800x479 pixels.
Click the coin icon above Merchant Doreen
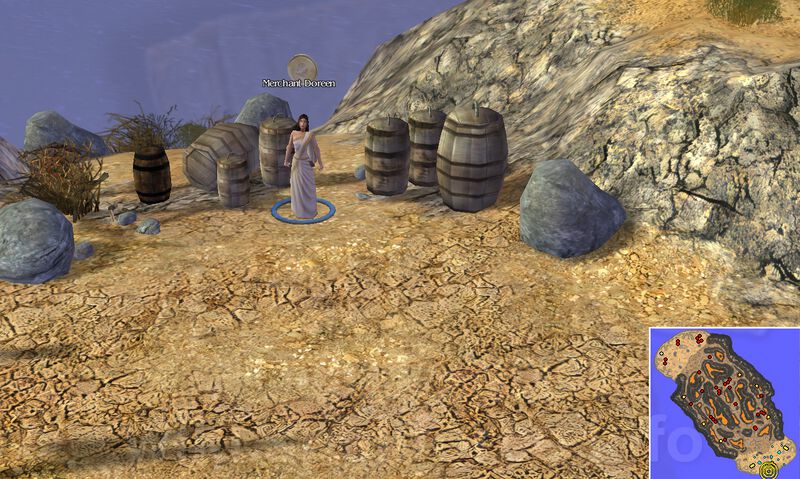(x=301, y=67)
